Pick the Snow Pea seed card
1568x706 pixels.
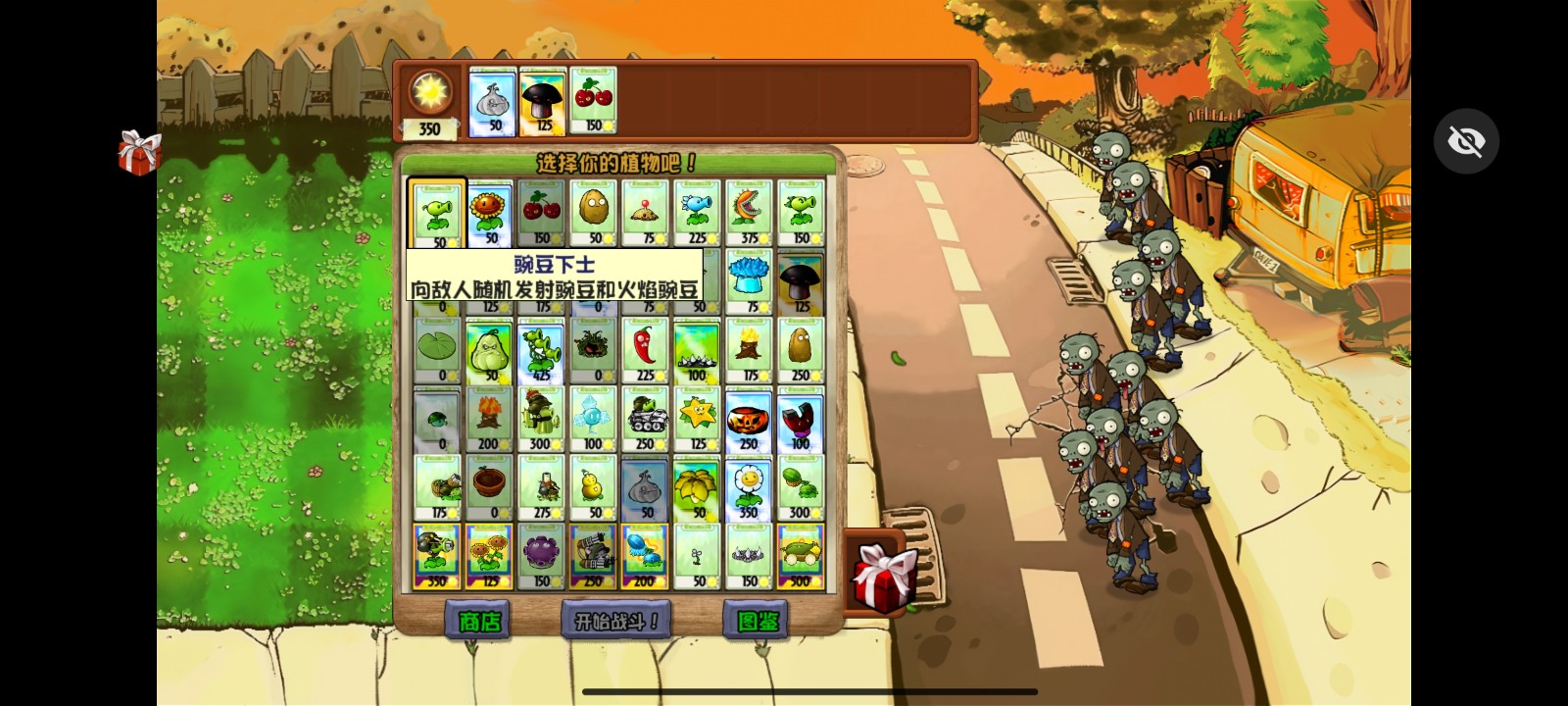pyautogui.click(x=697, y=211)
